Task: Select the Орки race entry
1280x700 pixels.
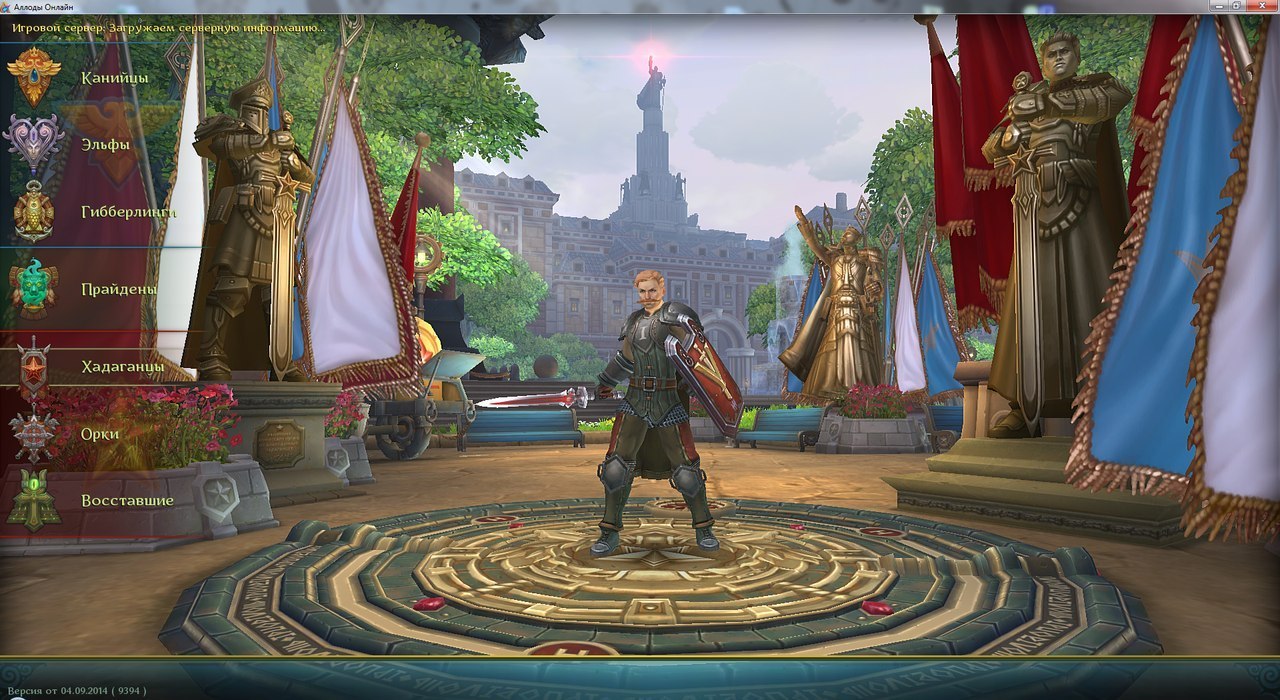Action: (100, 434)
